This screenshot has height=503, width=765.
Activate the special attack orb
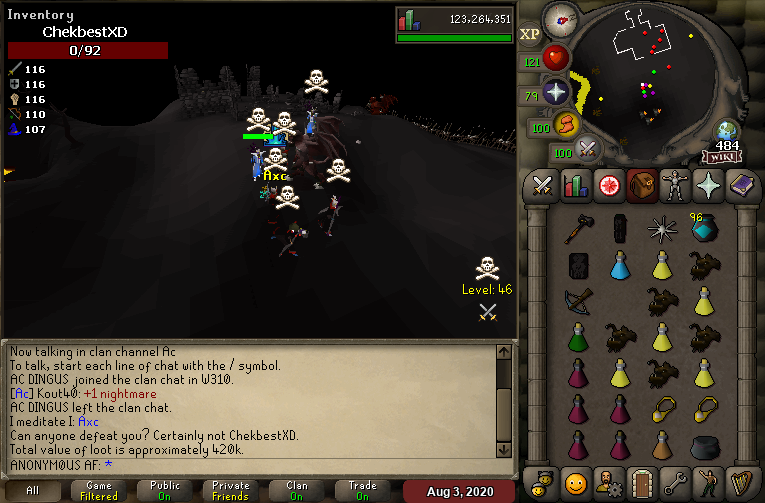(588, 150)
